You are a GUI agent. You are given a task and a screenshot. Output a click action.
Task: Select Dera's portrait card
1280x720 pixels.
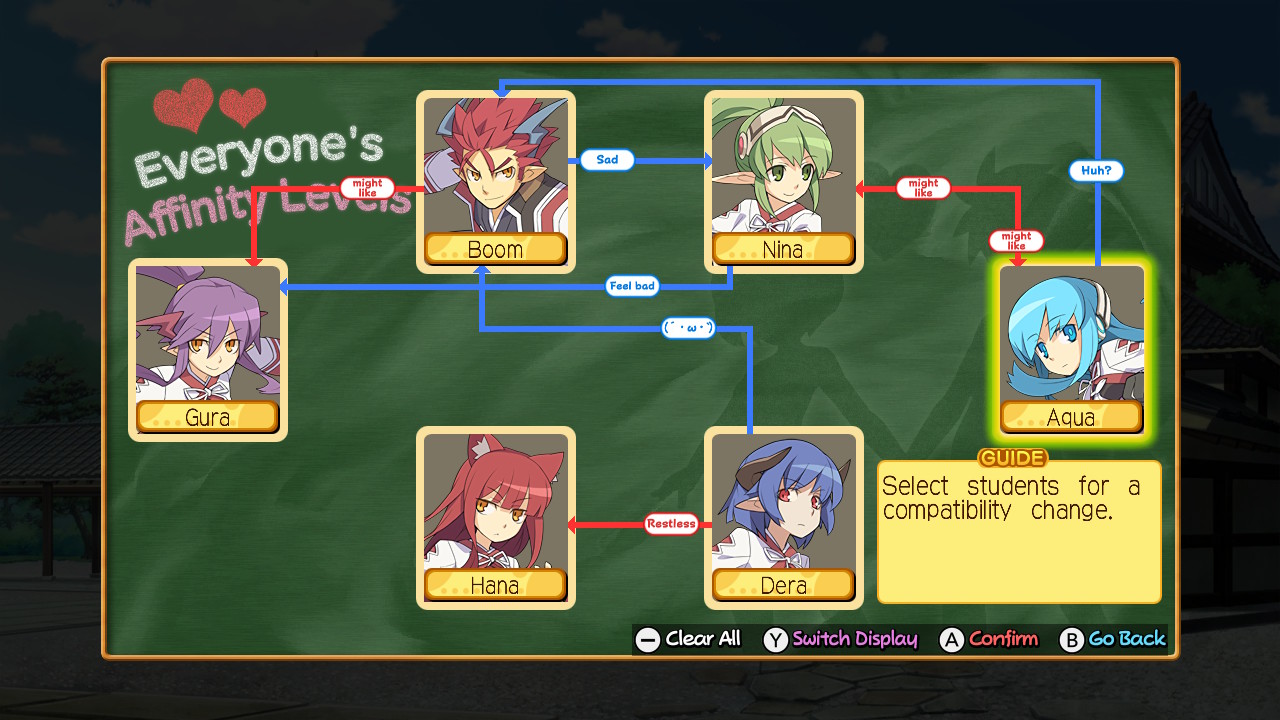tap(783, 517)
